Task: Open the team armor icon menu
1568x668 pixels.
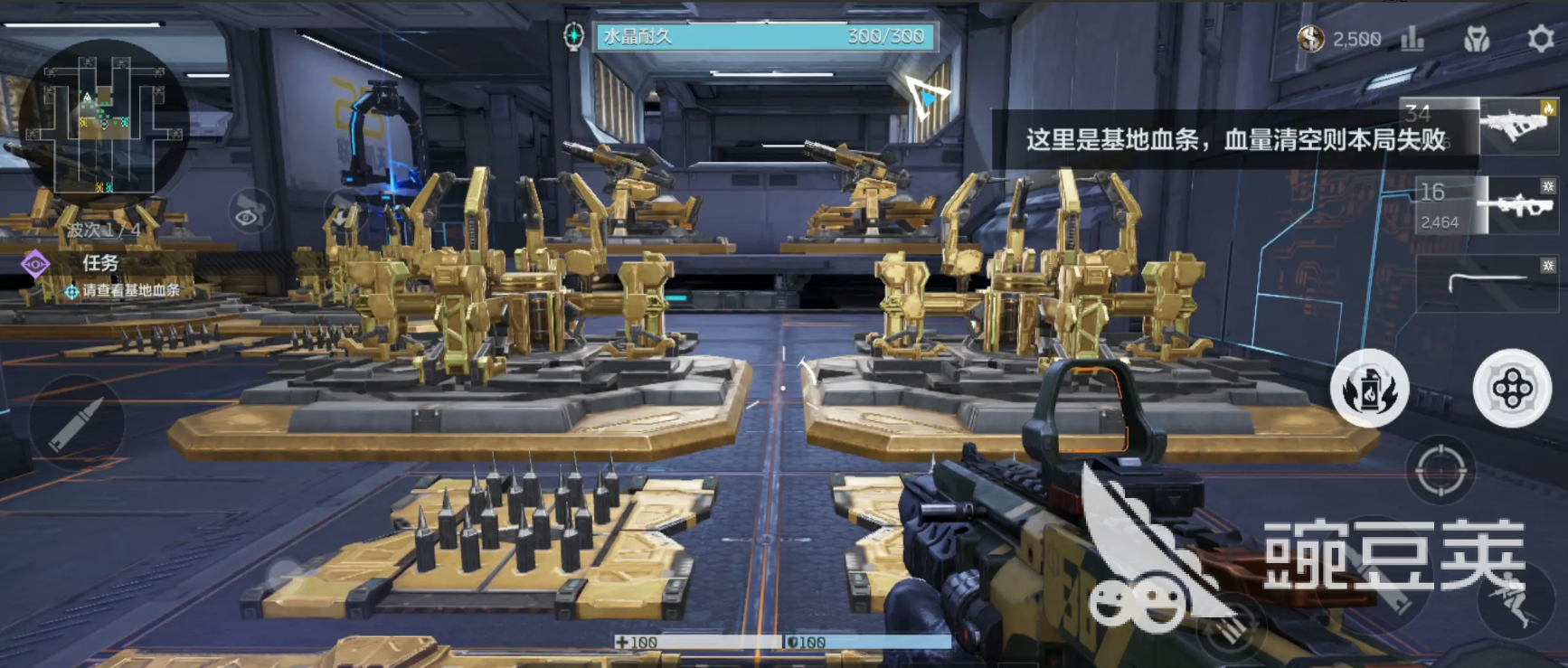Action: [1477, 39]
